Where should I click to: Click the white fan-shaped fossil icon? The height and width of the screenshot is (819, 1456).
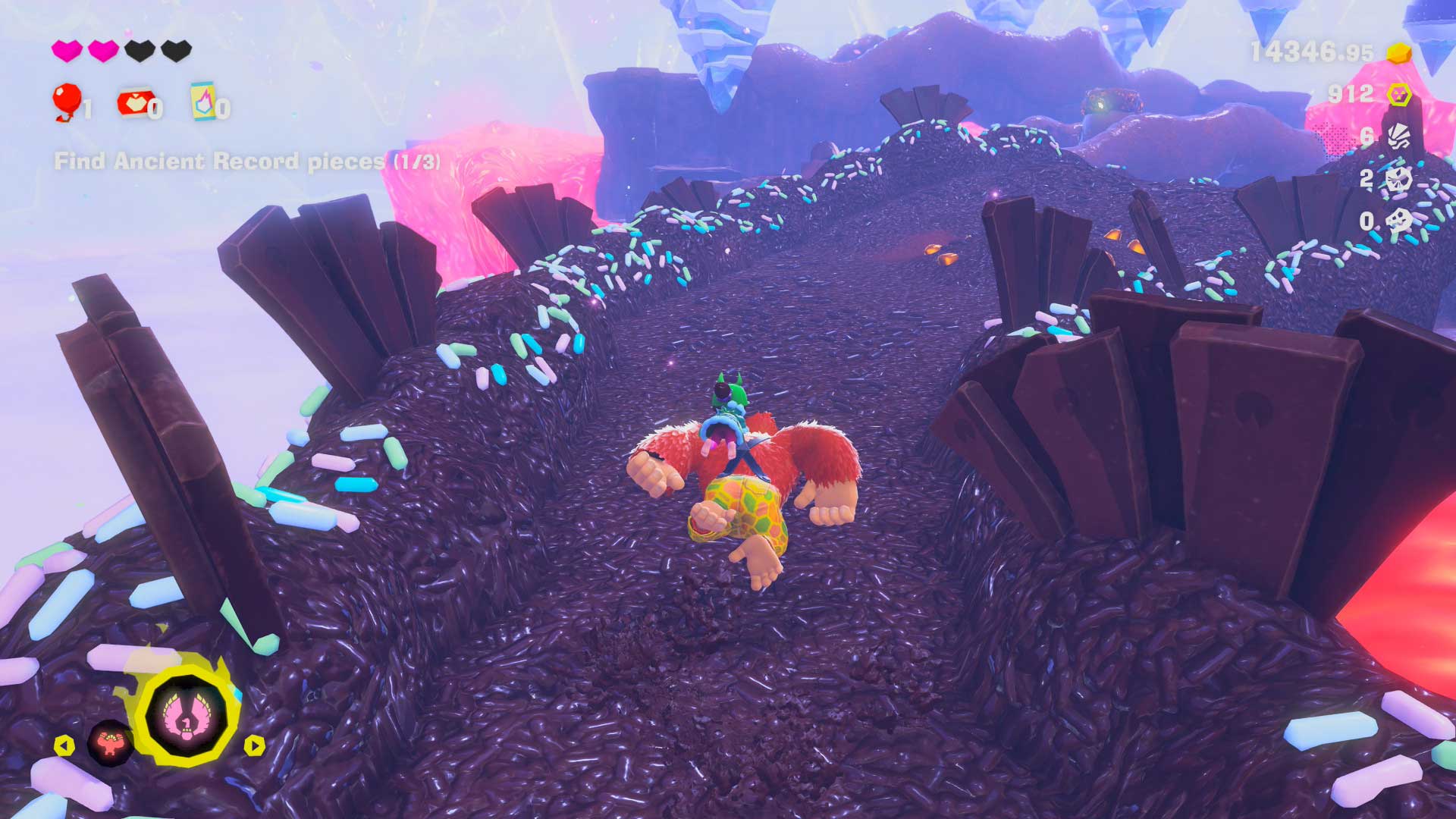point(1400,135)
